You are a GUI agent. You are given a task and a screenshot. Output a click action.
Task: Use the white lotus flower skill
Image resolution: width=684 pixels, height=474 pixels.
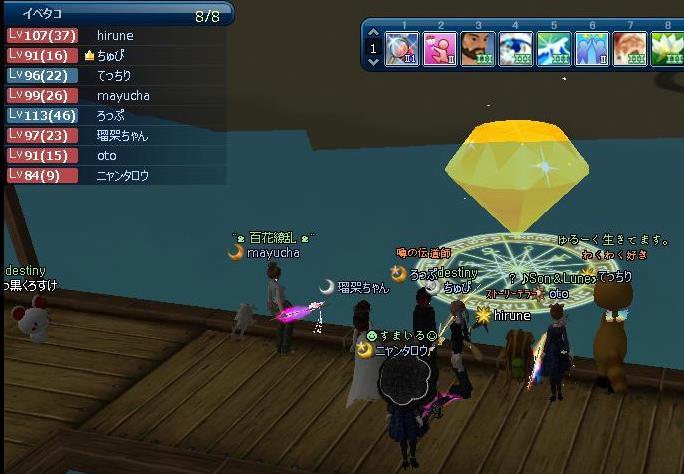[666, 48]
